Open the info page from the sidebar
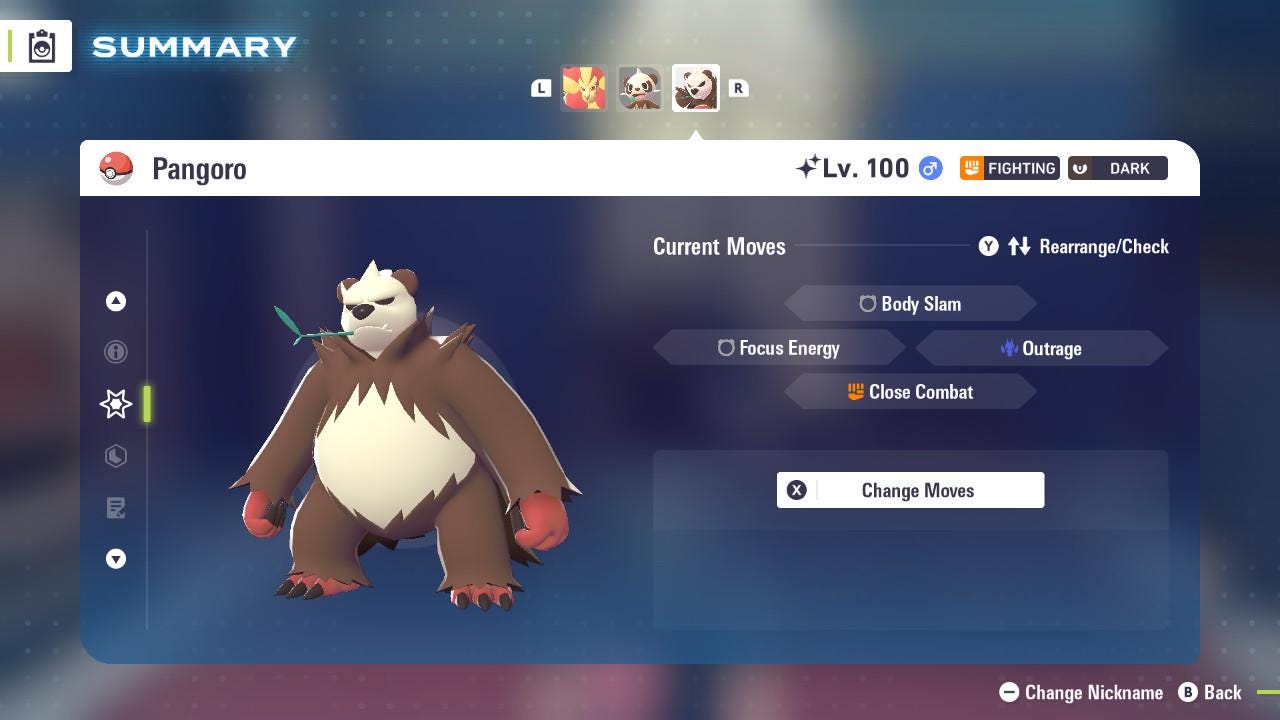 116,352
